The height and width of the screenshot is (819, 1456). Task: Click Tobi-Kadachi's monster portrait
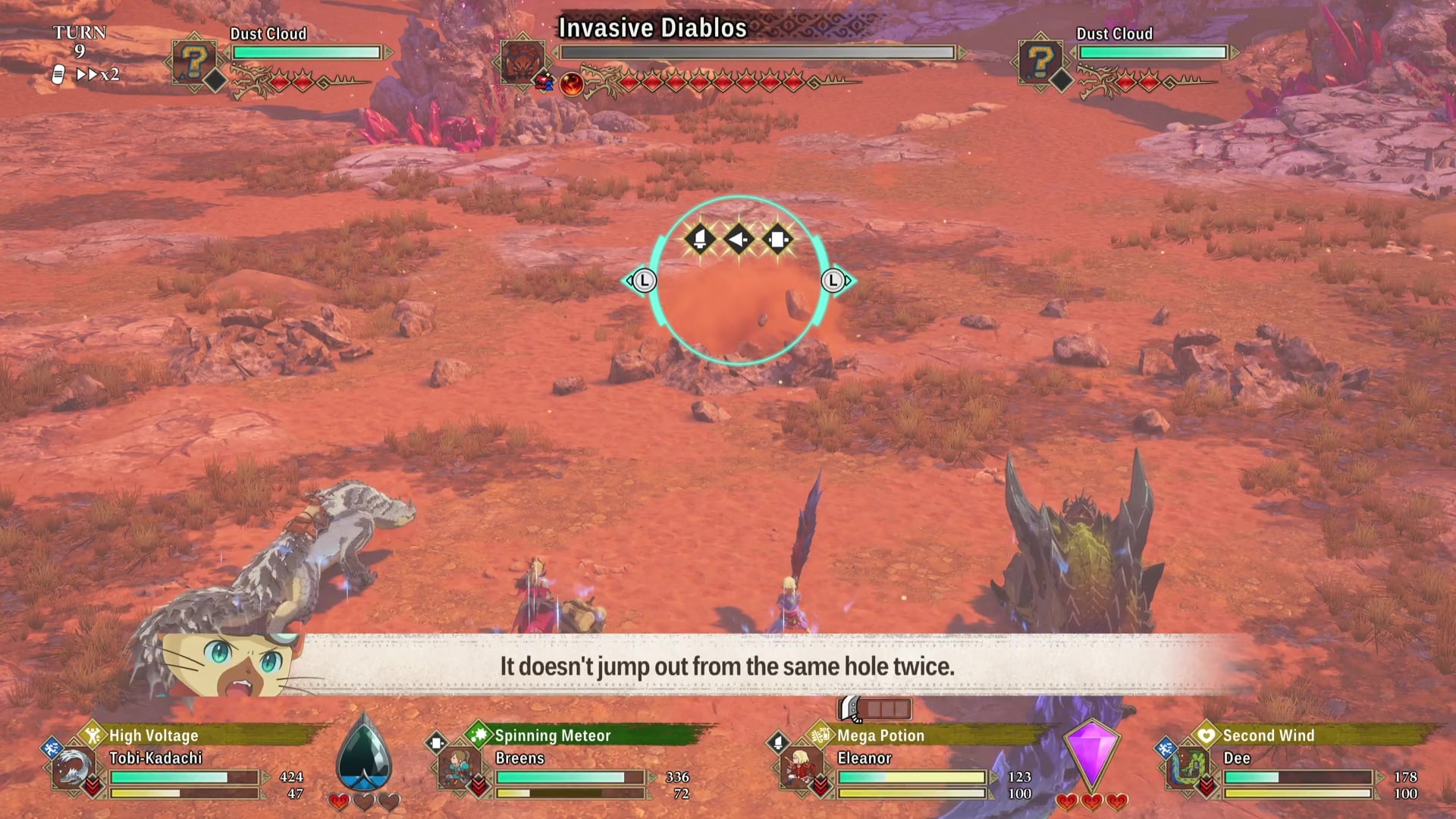(74, 770)
